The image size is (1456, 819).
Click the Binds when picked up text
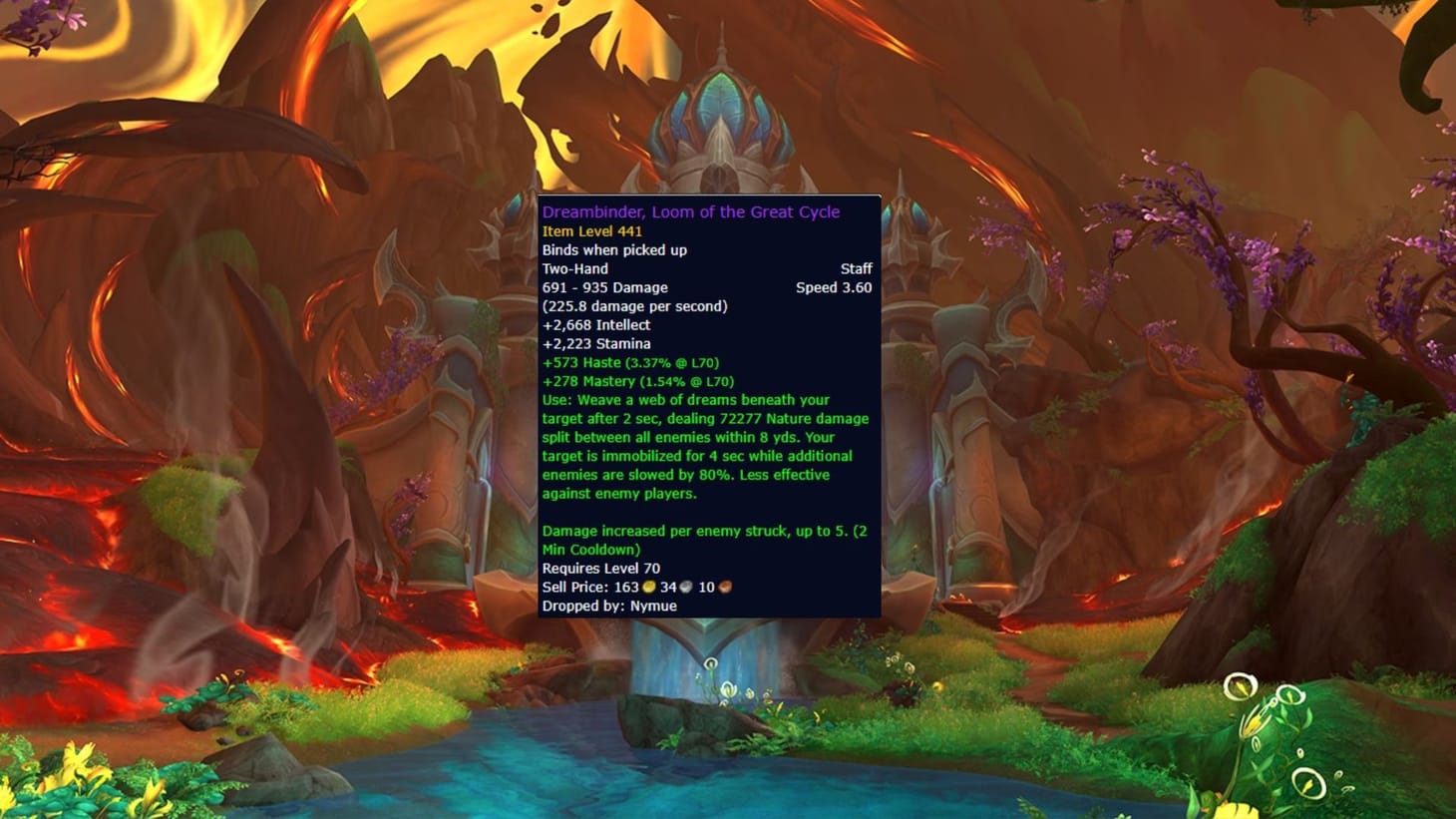[614, 249]
